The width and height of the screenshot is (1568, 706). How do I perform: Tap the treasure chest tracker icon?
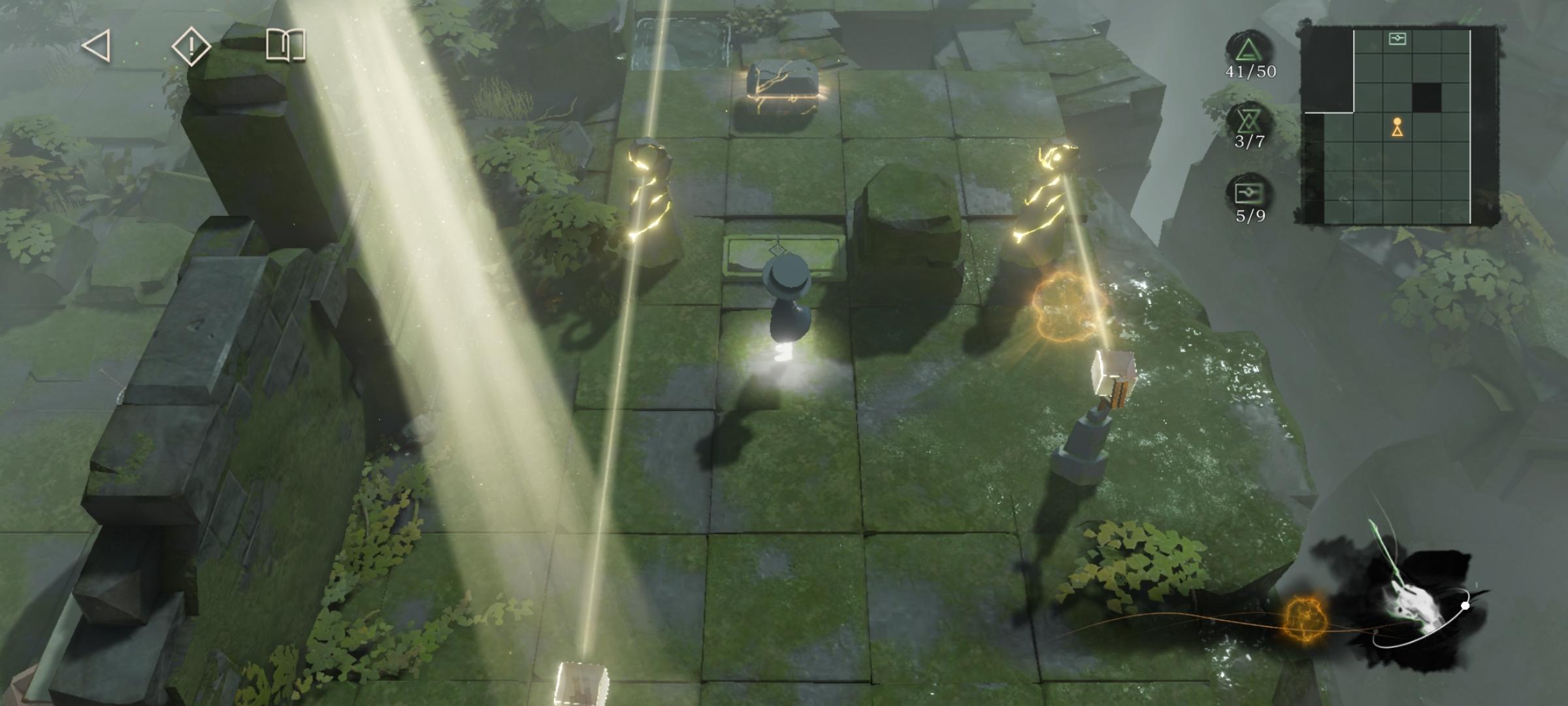[1249, 193]
